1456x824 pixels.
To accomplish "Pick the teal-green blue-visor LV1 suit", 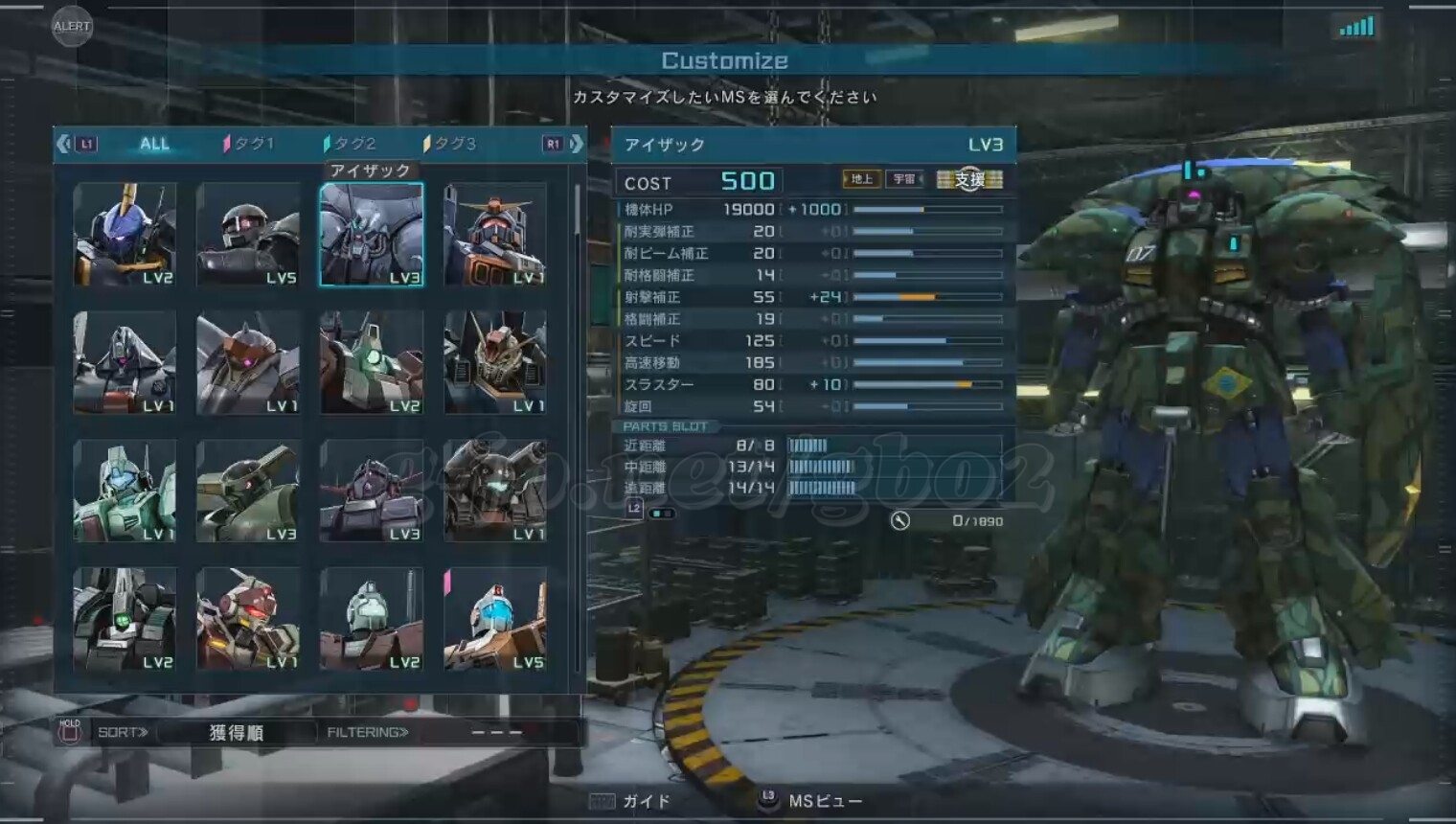I will coord(125,491).
